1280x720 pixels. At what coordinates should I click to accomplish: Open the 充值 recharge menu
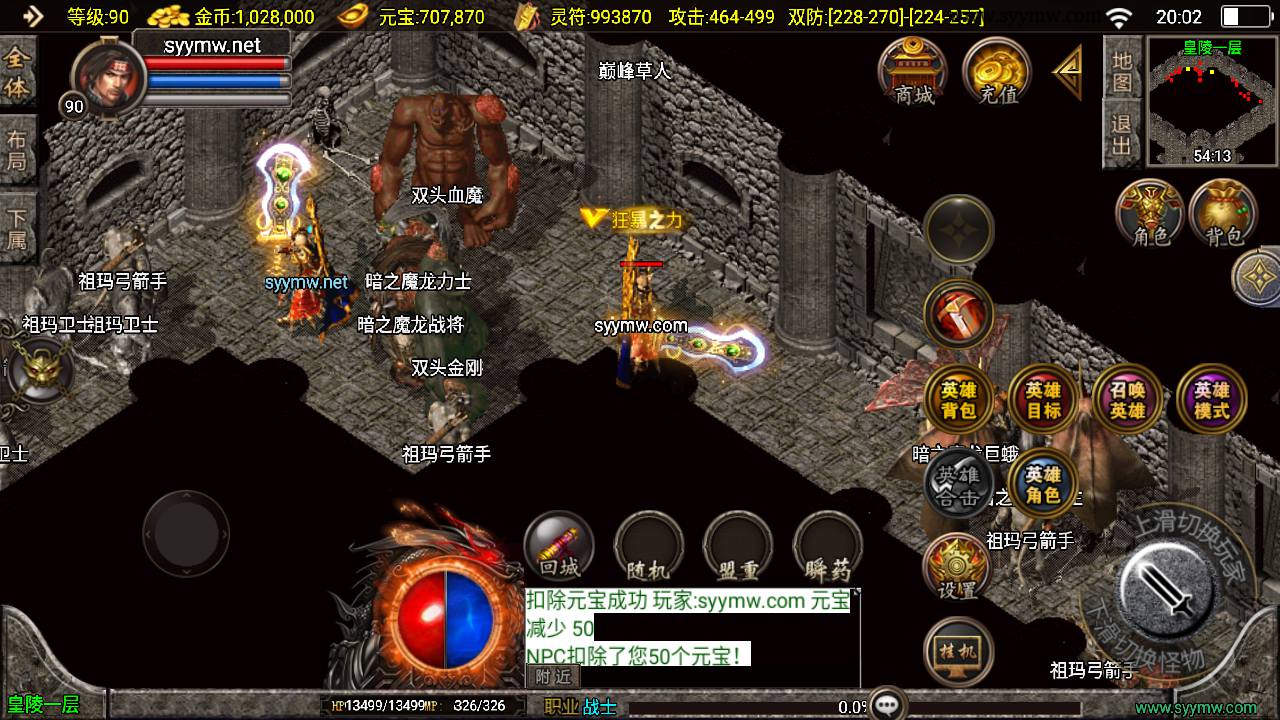pyautogui.click(x=997, y=71)
